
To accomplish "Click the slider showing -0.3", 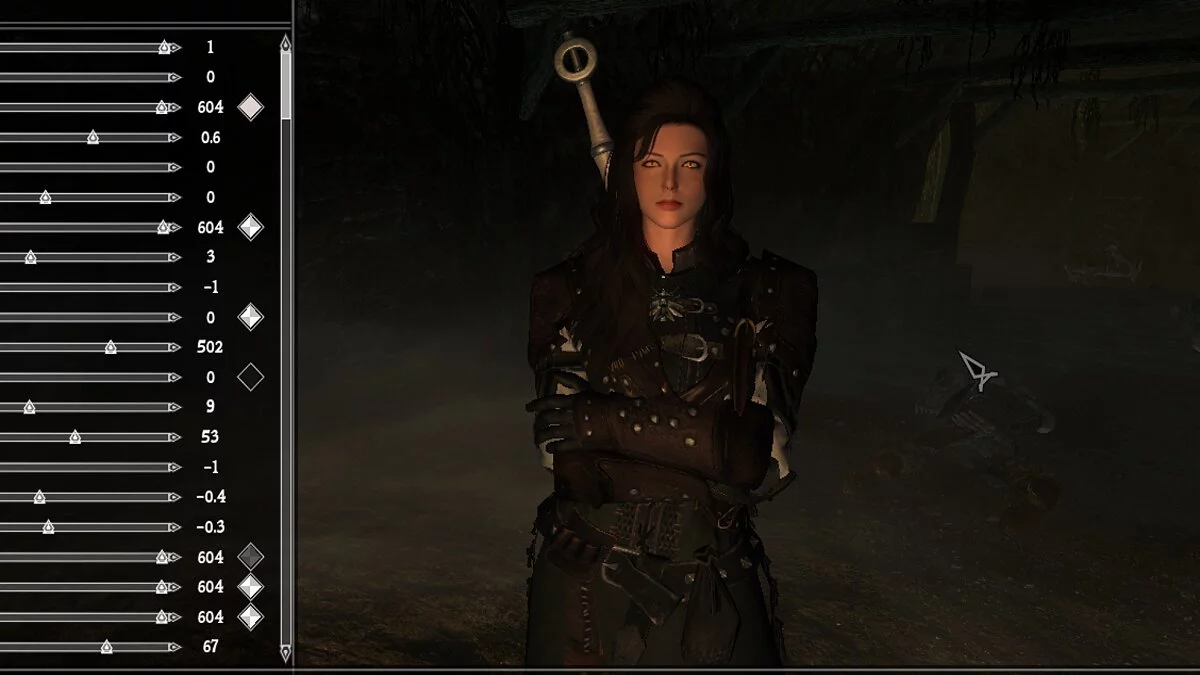I will click(48, 527).
